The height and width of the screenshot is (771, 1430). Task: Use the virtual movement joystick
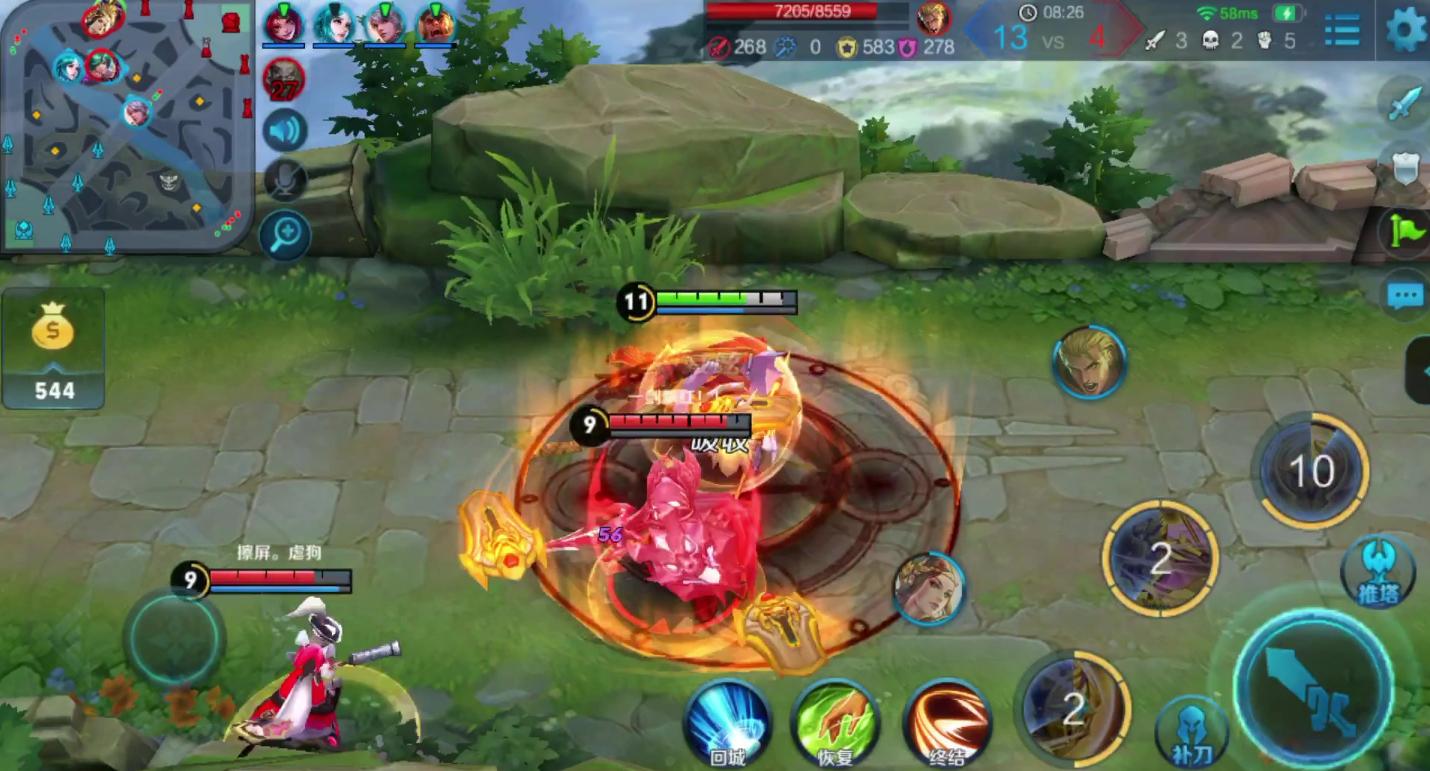[174, 638]
